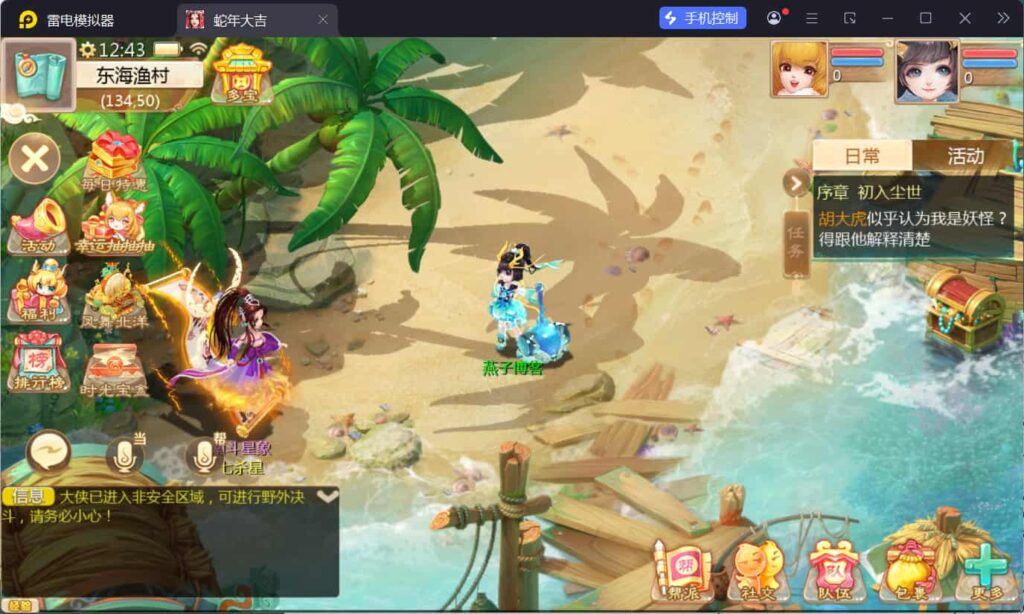The height and width of the screenshot is (614, 1024).
Task: Open the map scroll icon
Action: [38, 73]
